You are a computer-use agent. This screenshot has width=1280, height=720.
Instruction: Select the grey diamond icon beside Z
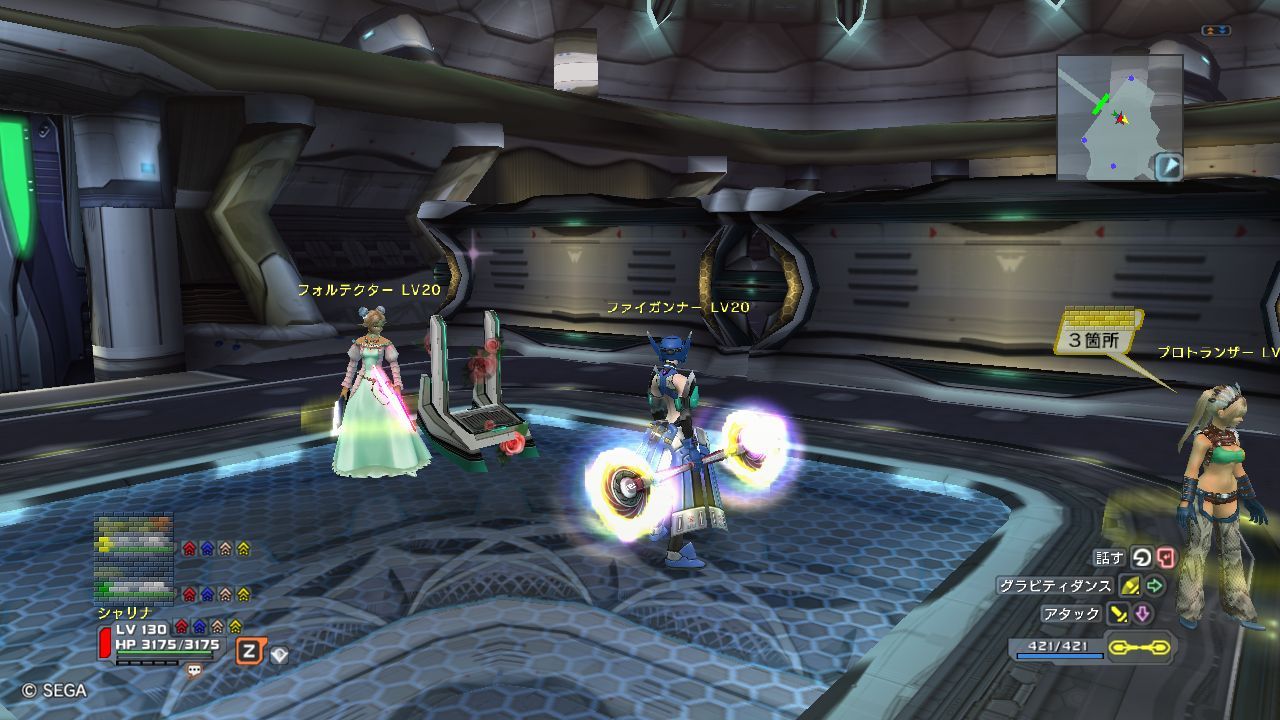(279, 655)
